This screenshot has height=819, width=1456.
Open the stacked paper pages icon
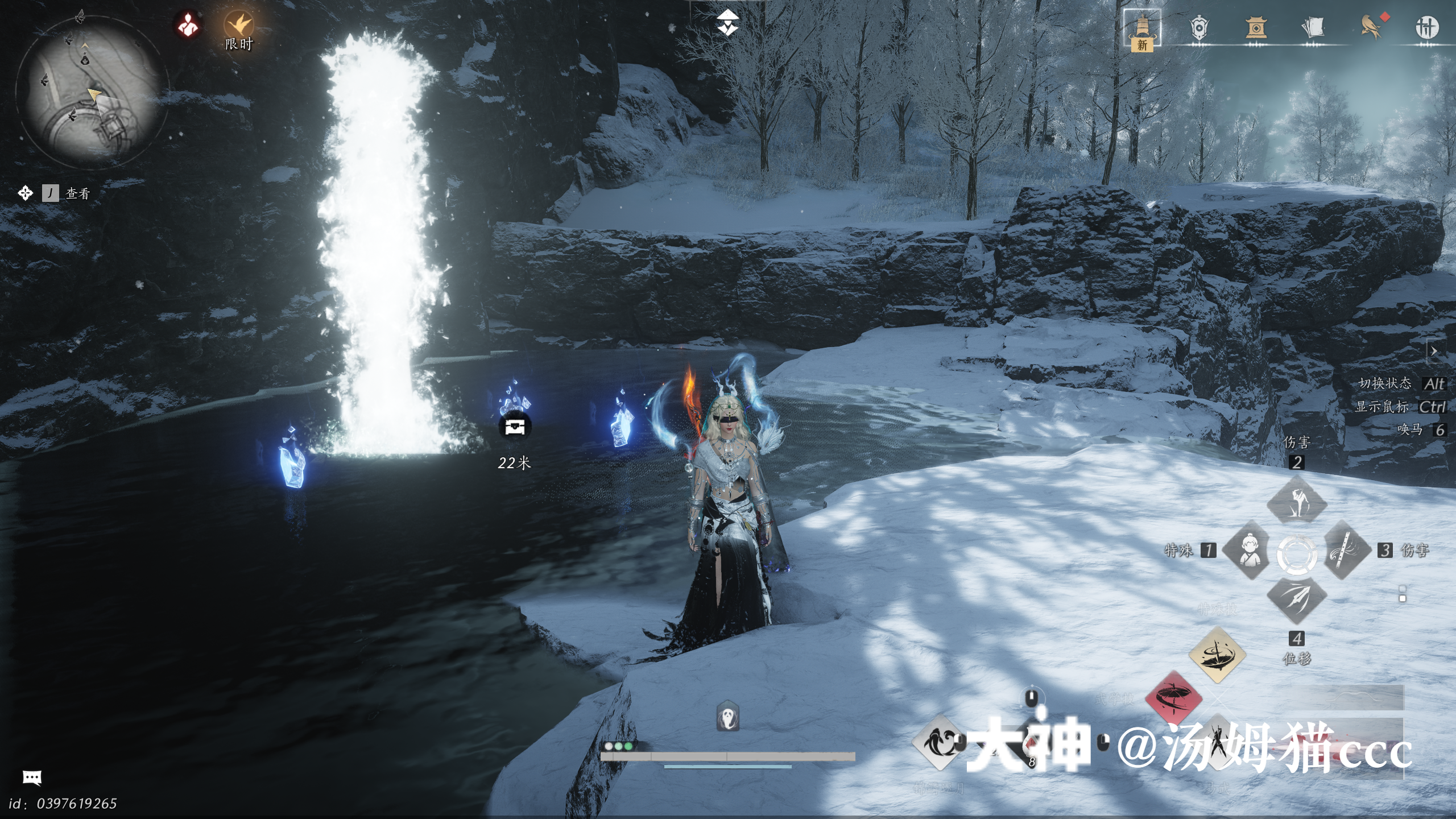[1312, 27]
